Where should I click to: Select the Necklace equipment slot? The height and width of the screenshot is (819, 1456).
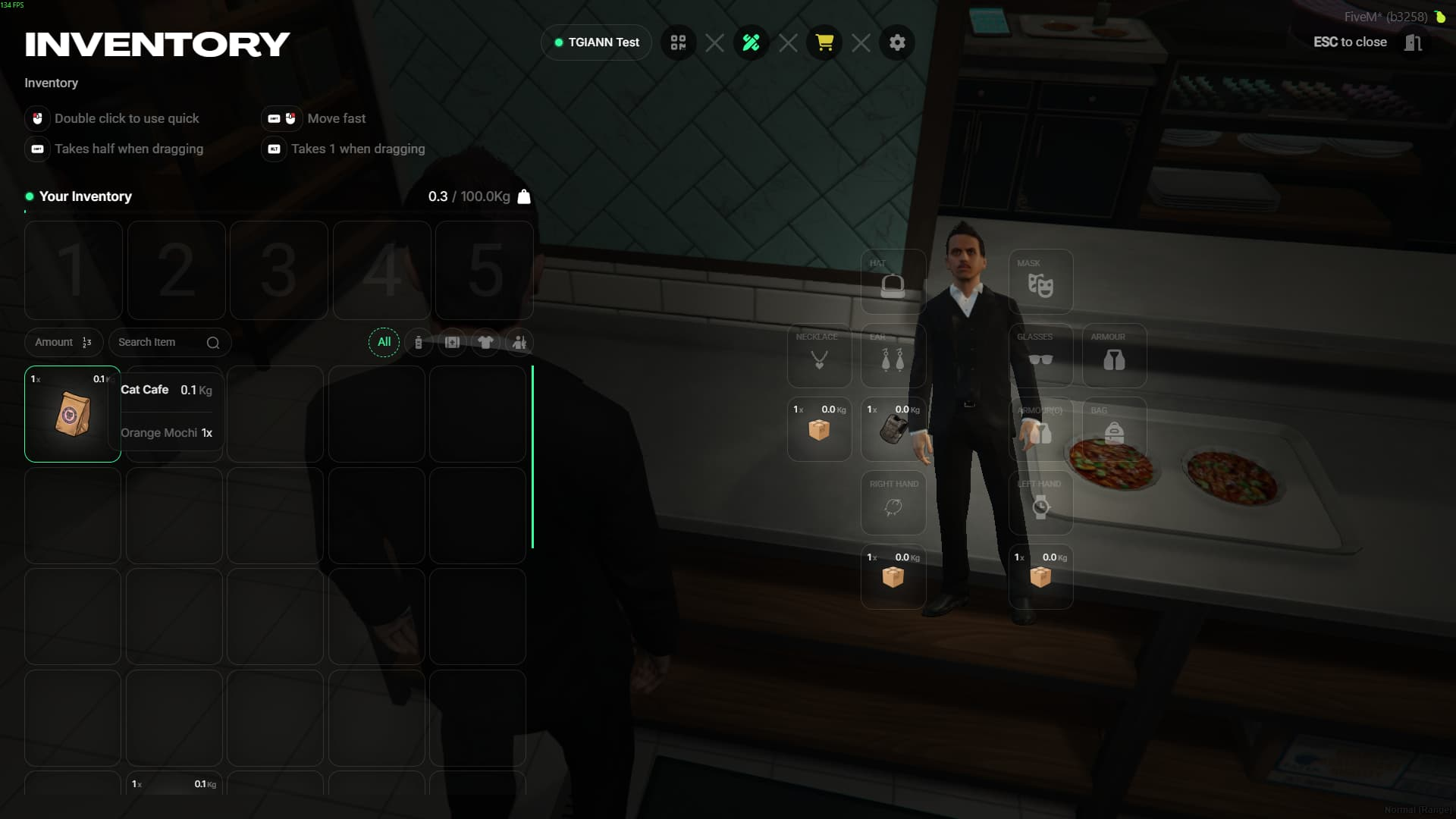click(x=819, y=356)
